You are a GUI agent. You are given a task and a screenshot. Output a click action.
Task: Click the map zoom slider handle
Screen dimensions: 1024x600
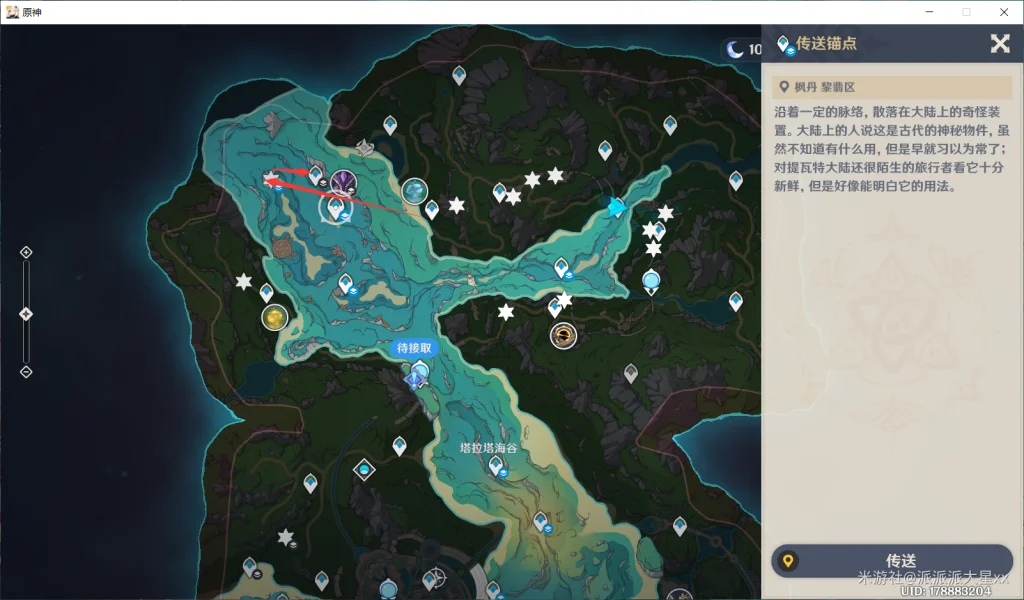click(x=26, y=314)
